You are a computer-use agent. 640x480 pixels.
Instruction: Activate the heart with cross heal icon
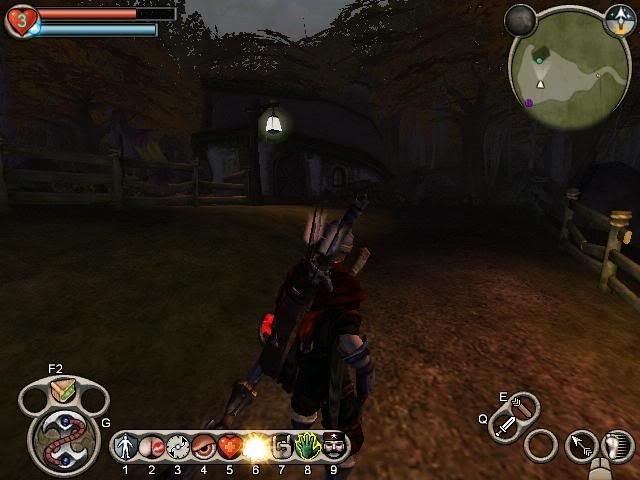click(x=230, y=446)
